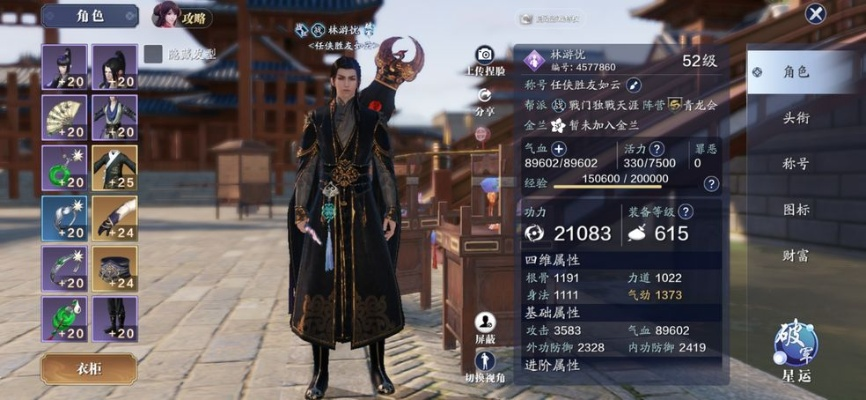This screenshot has width=866, height=400.
Task: Open the 图标 tab
Action: point(796,209)
